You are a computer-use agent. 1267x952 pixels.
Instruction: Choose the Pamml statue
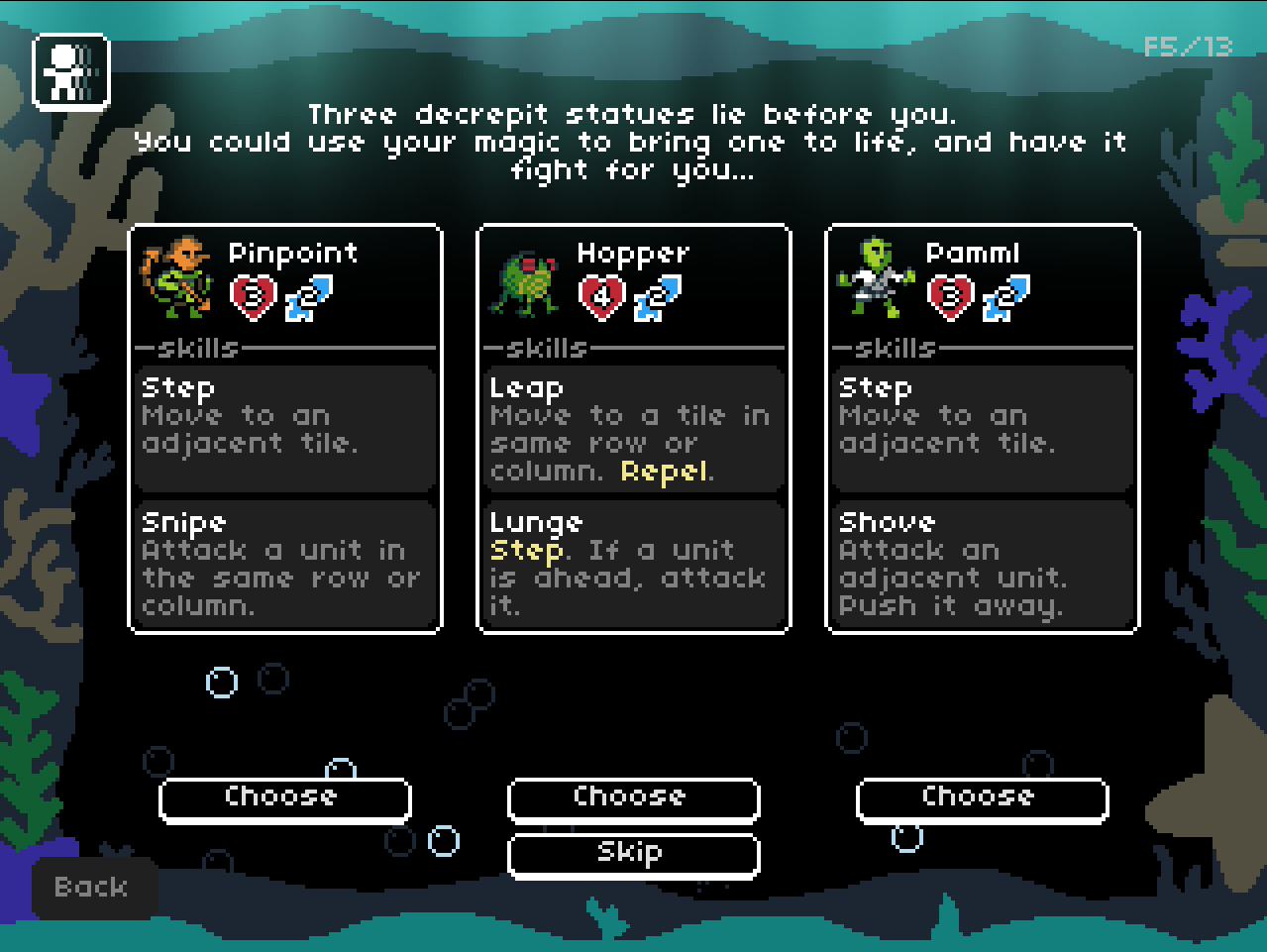[982, 799]
